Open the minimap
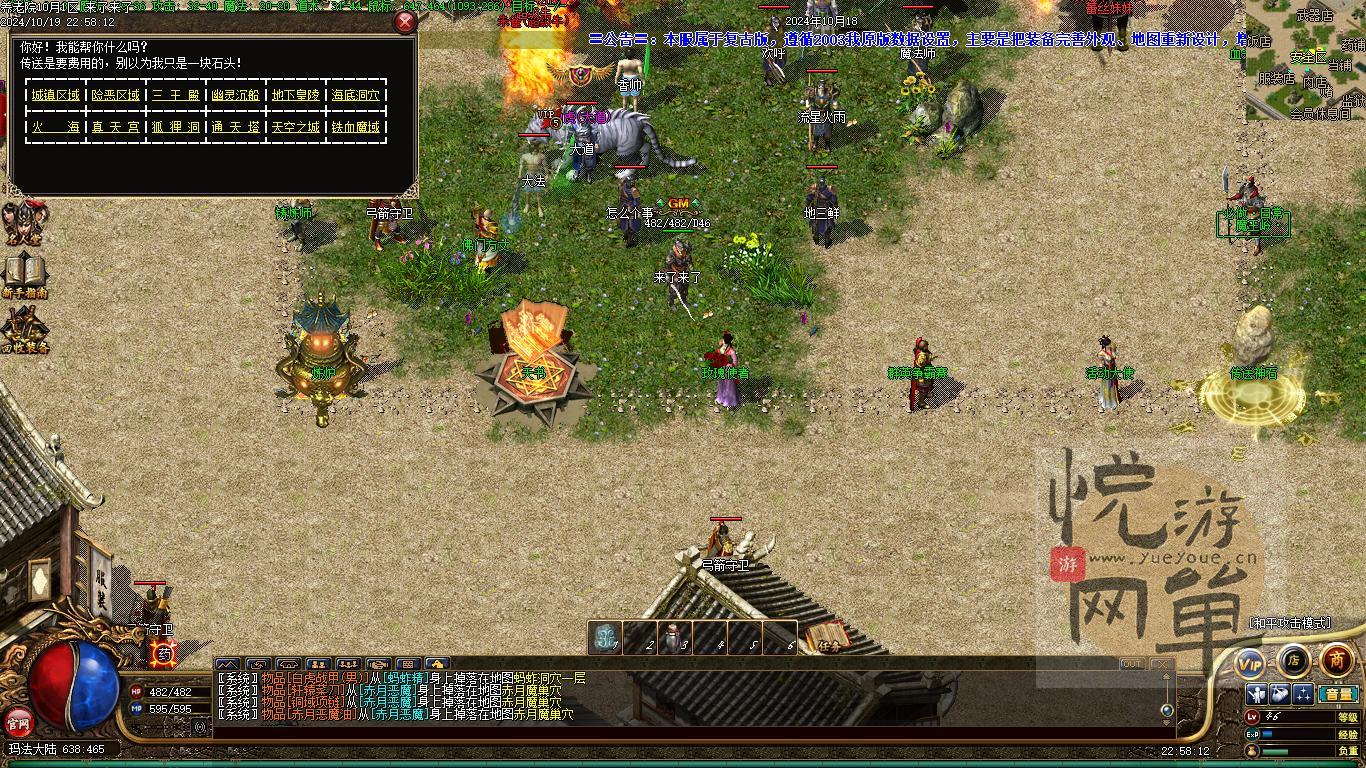Screen dimensions: 1366x768 (1305, 60)
